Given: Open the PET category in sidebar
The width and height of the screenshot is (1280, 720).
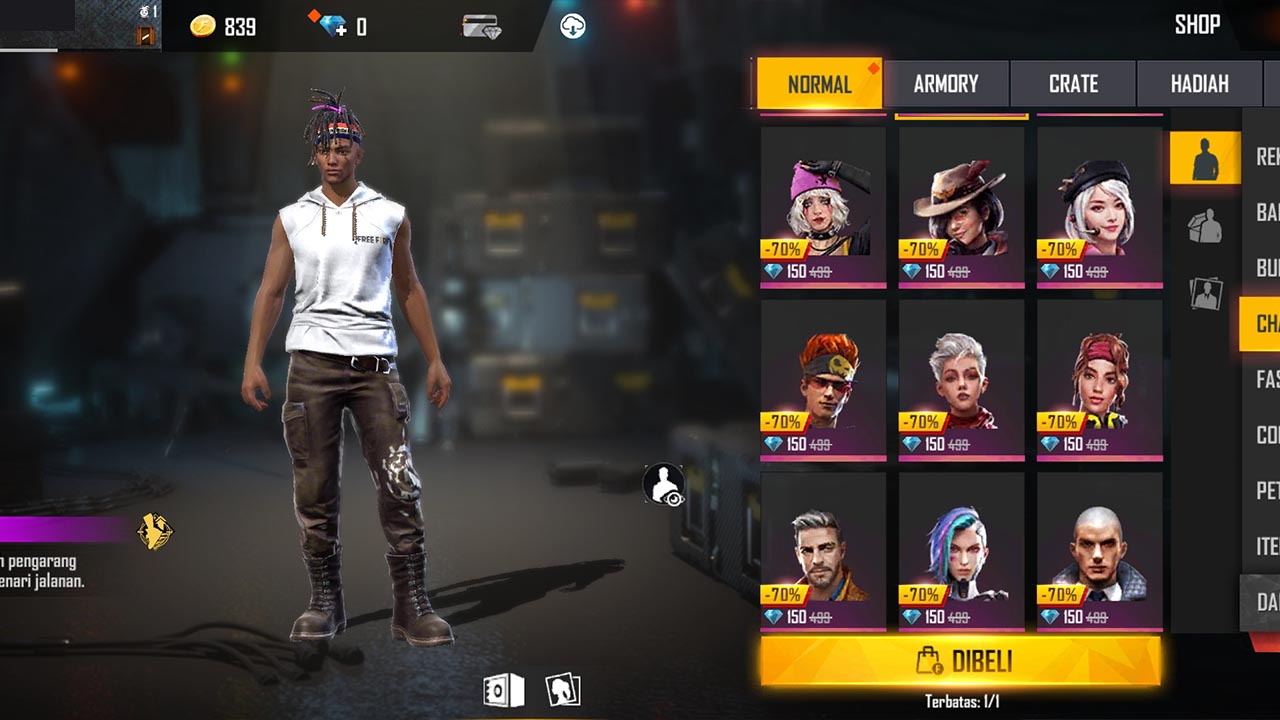Looking at the screenshot, I should tap(1264, 491).
